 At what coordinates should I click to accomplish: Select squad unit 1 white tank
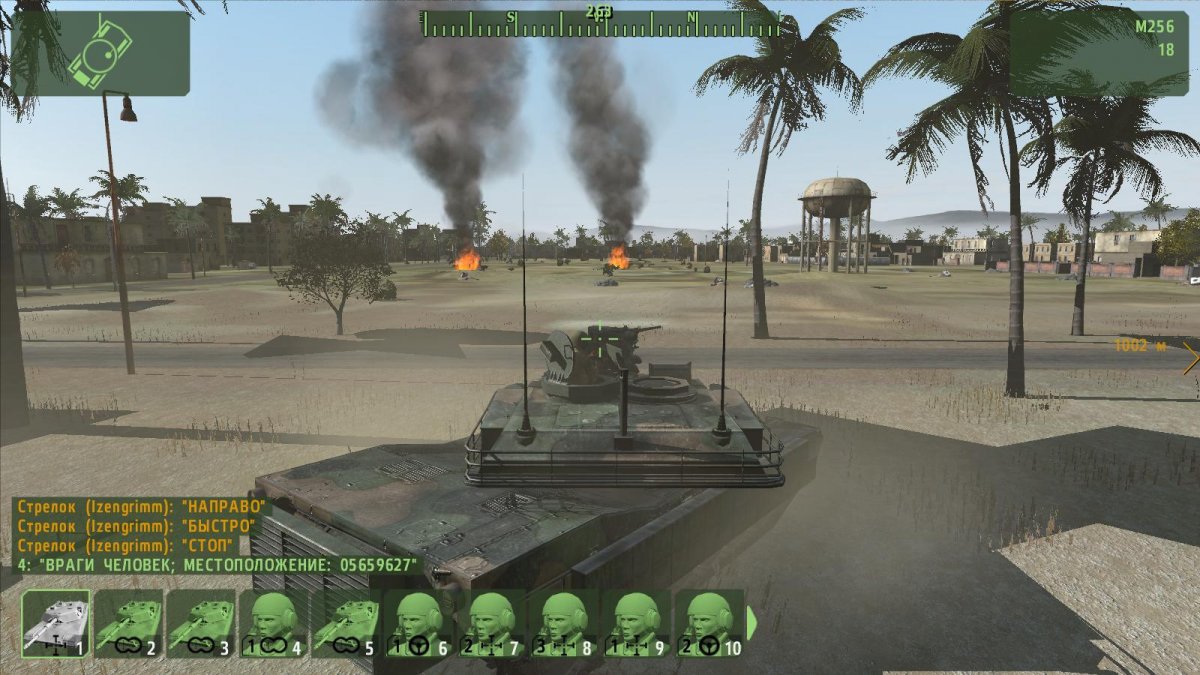tap(56, 623)
